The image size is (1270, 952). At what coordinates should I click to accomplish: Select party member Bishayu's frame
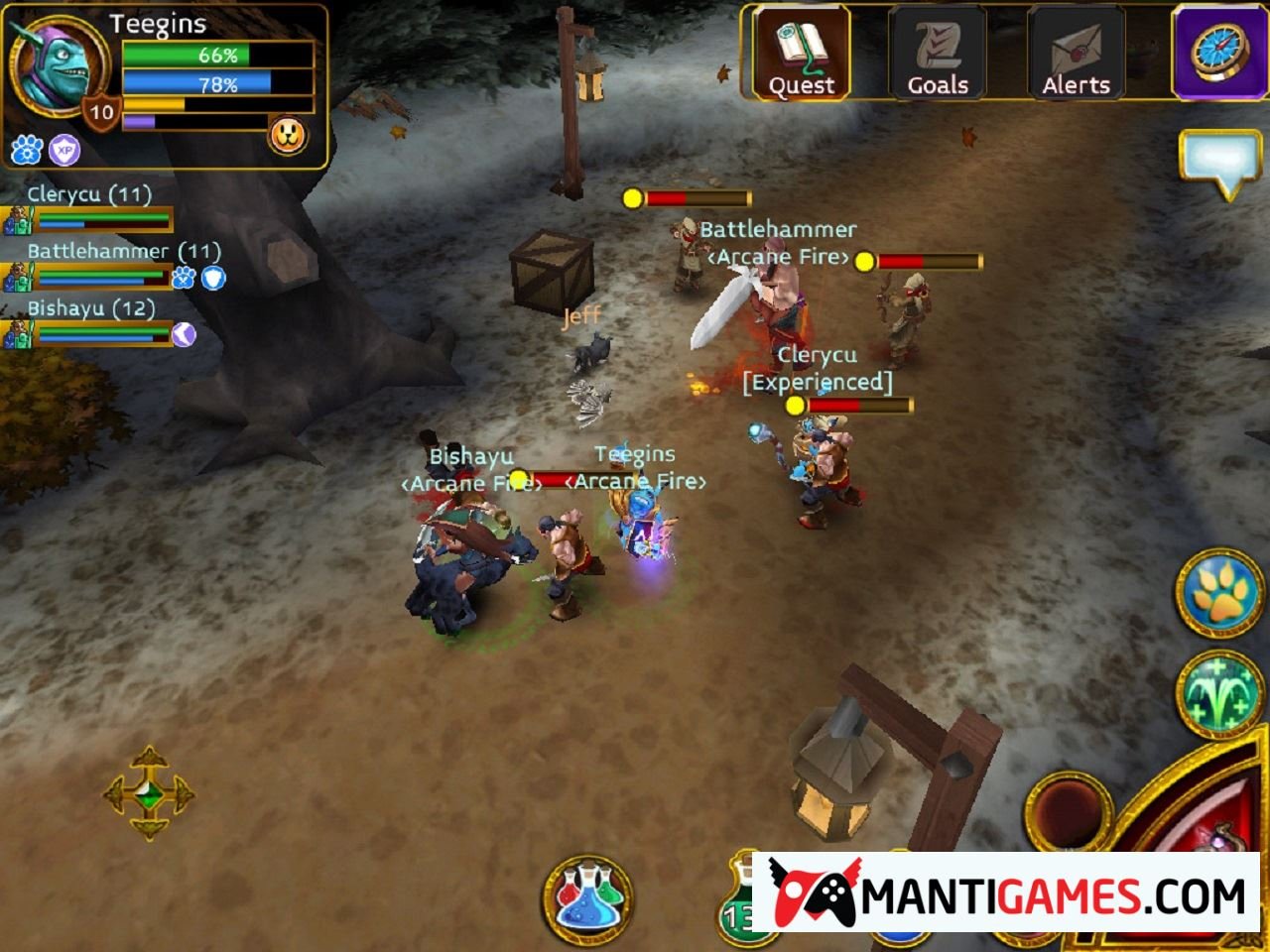pos(89,323)
